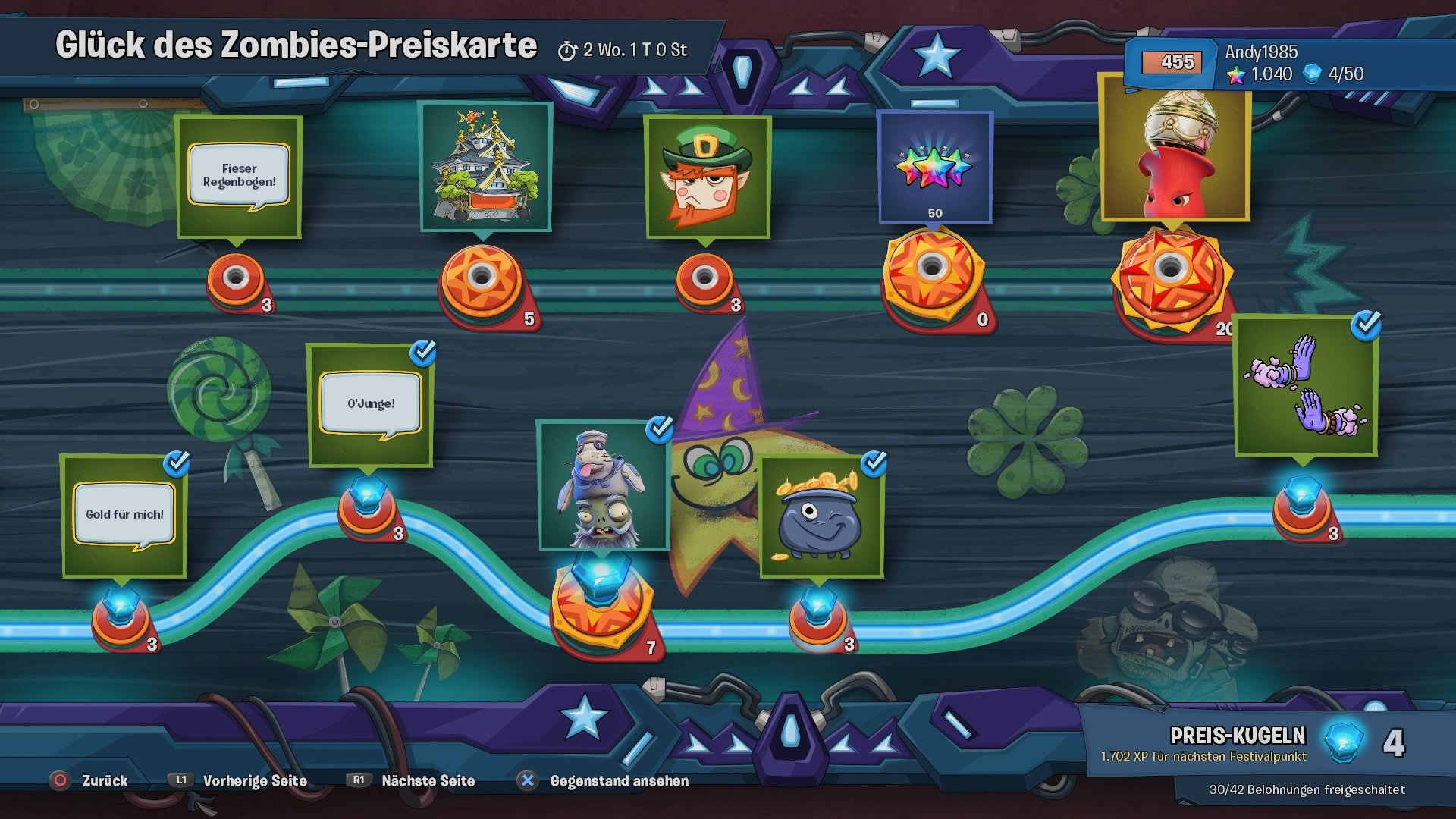Click the coin counter showing 455
This screenshot has height=819, width=1456.
click(1173, 61)
